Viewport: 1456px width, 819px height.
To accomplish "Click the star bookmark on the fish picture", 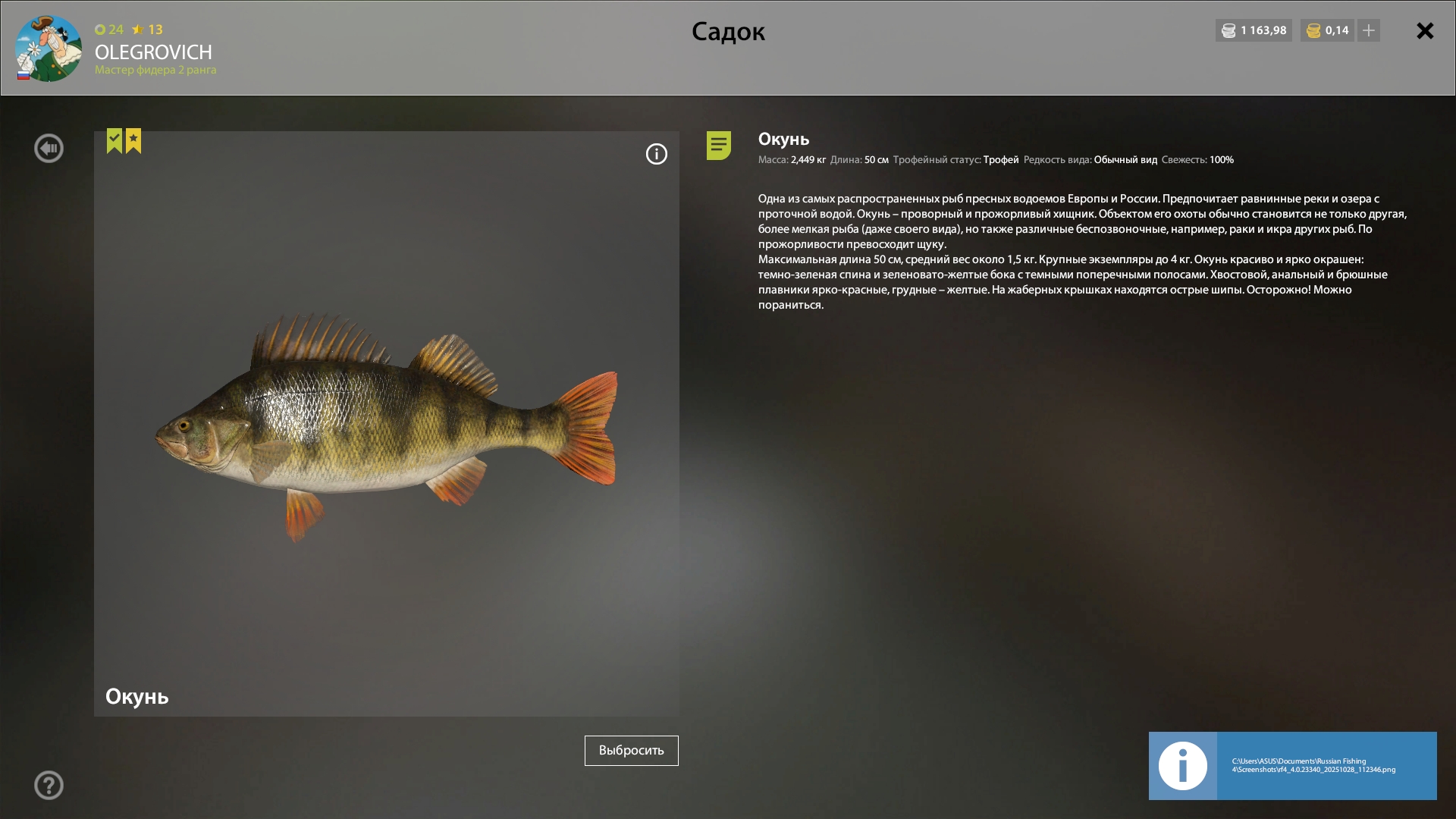I will 133,140.
